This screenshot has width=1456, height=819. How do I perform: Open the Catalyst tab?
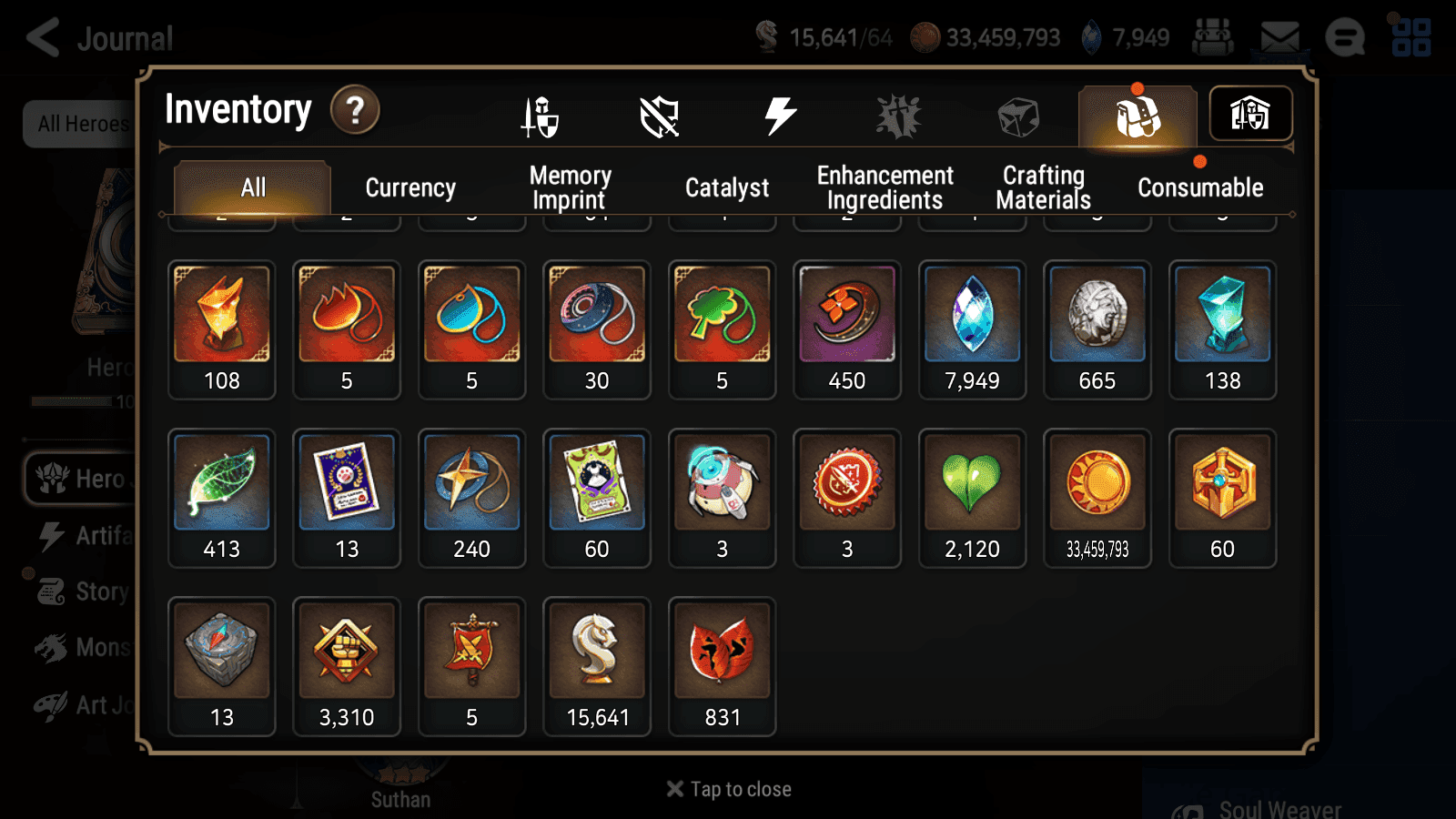(728, 187)
